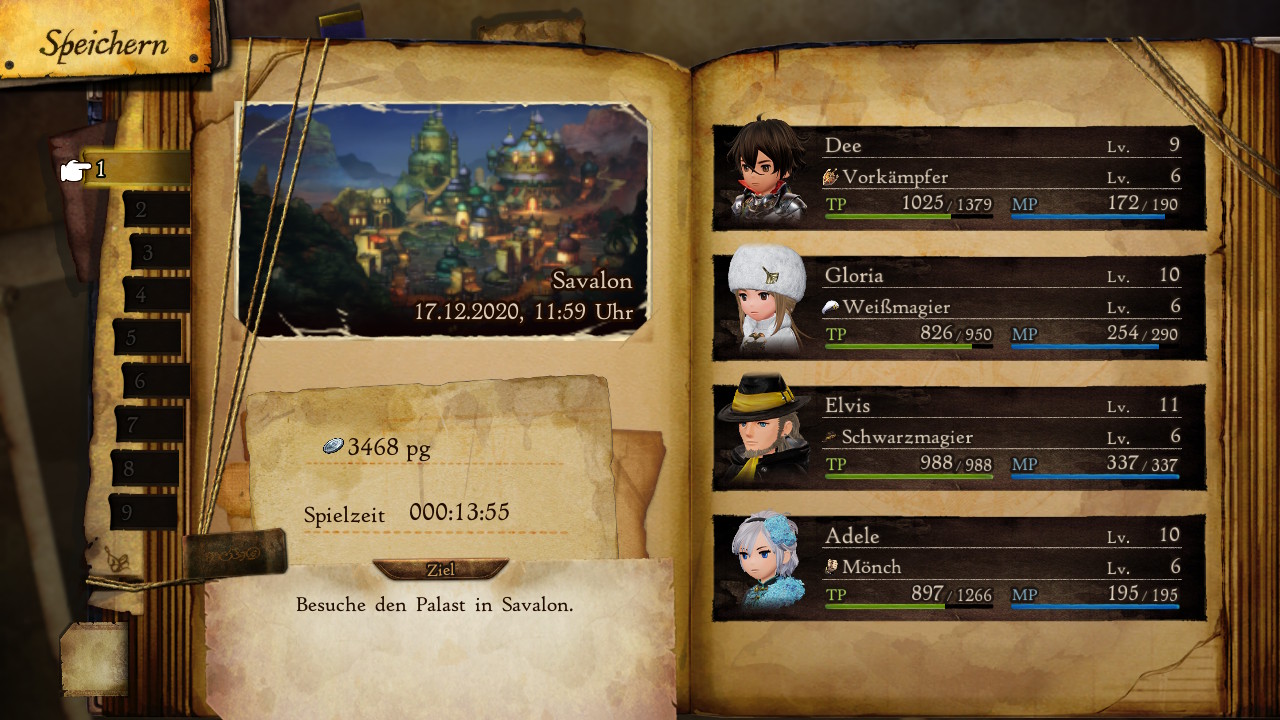Select save slot 9
Viewport: 1280px width, 720px height.
[142, 512]
